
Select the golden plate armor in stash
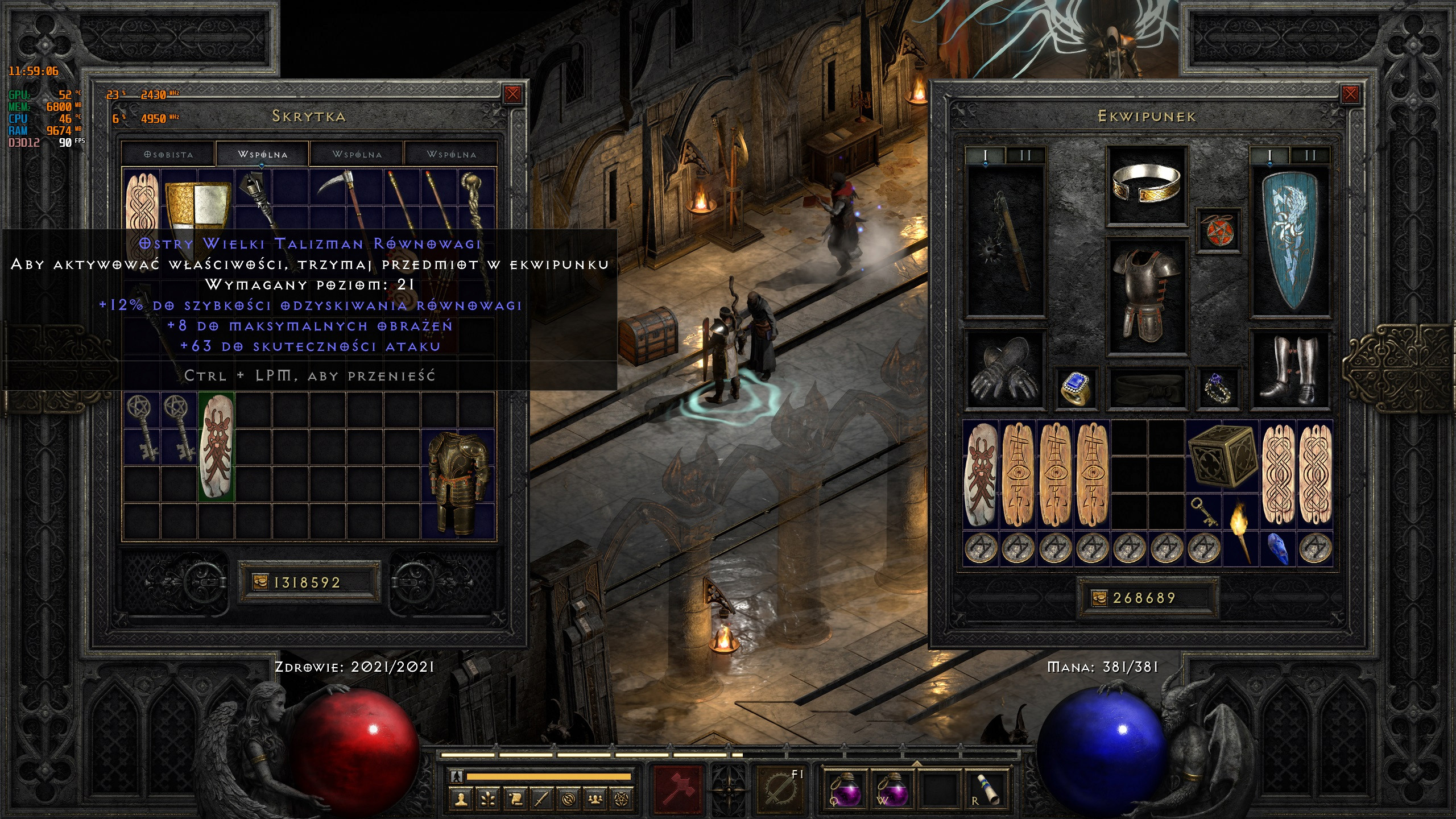click(x=458, y=482)
